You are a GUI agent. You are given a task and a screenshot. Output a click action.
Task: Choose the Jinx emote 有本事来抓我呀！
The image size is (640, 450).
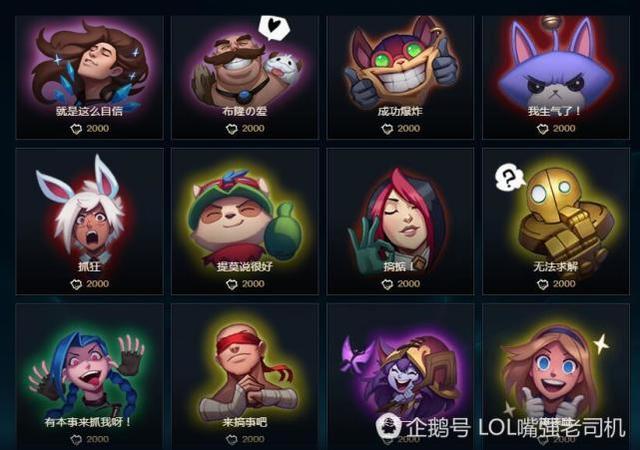click(x=90, y=370)
